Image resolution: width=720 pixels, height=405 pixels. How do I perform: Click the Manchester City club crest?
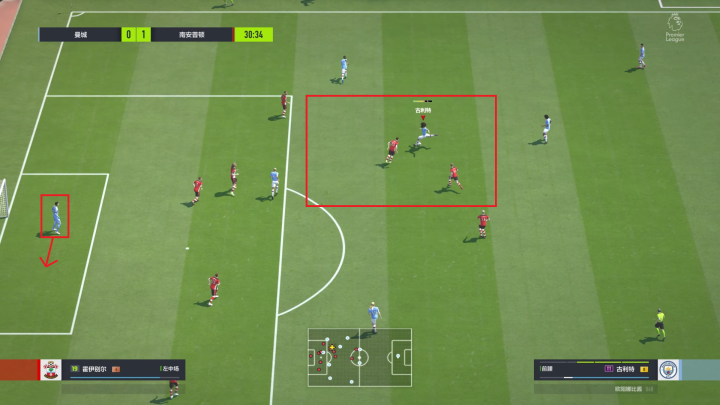coord(668,369)
